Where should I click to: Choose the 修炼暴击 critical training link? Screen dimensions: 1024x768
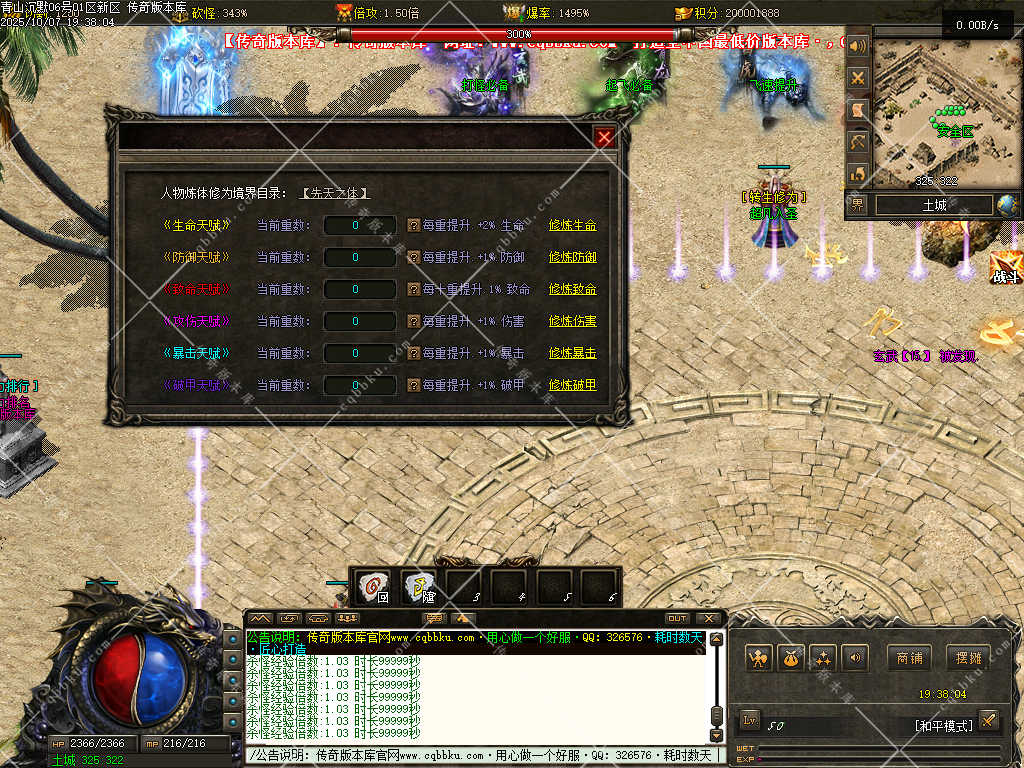coord(572,353)
